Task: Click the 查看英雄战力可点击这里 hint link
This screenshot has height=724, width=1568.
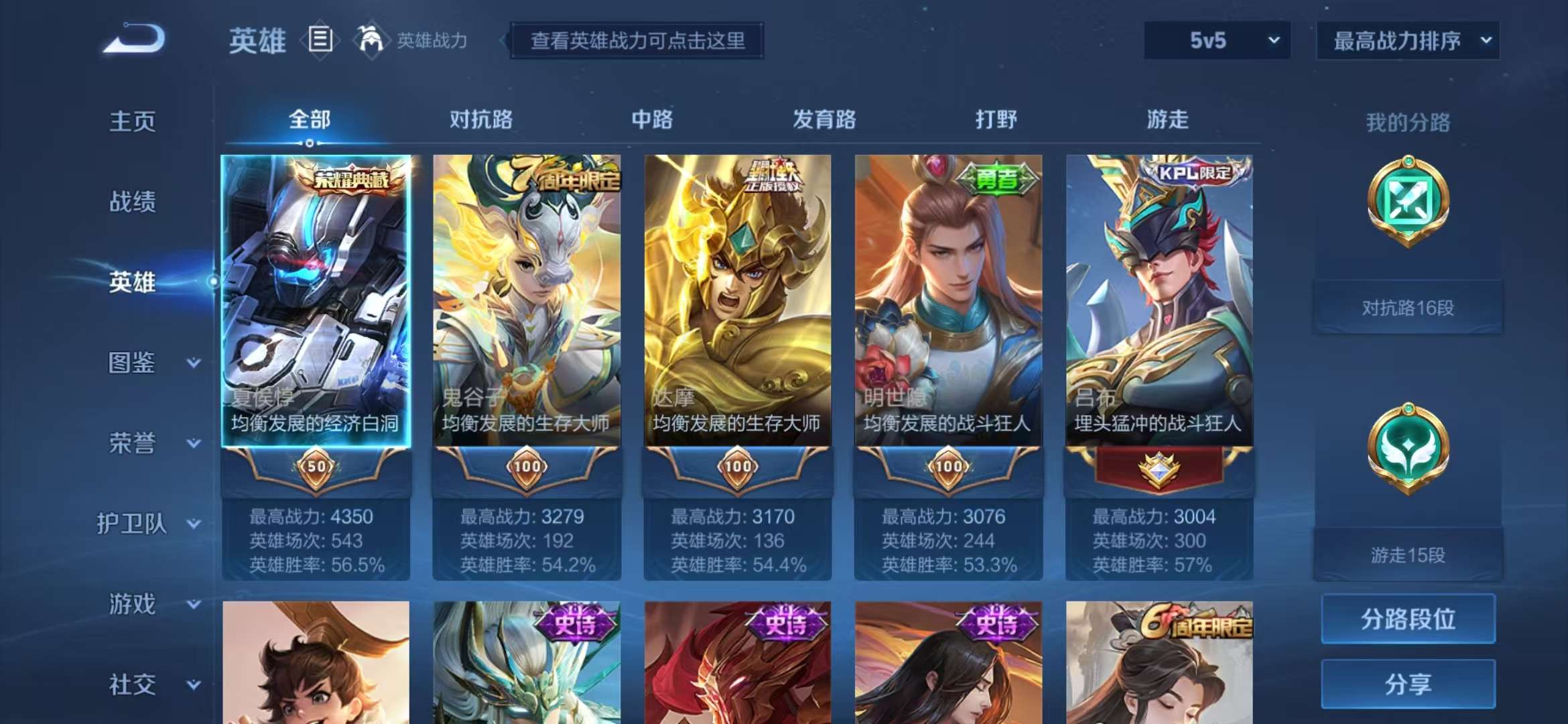Action: pos(637,40)
